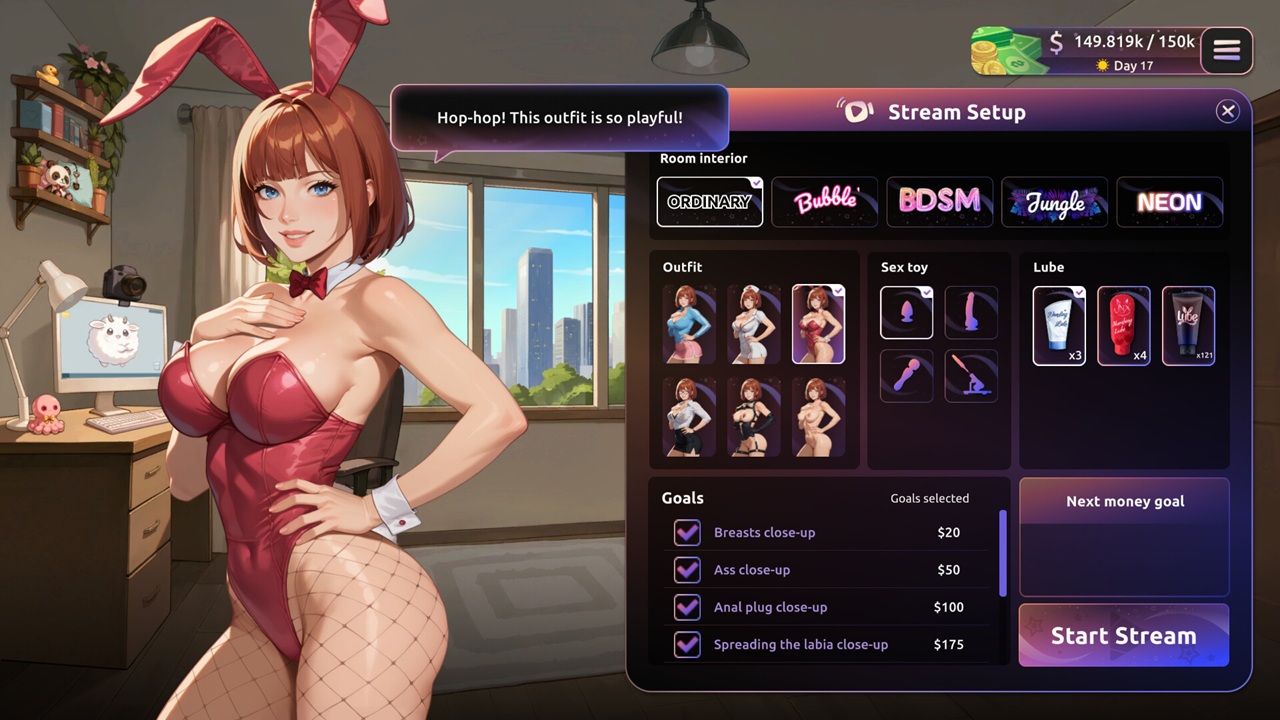Switch room interior to BDSM

pyautogui.click(x=940, y=202)
